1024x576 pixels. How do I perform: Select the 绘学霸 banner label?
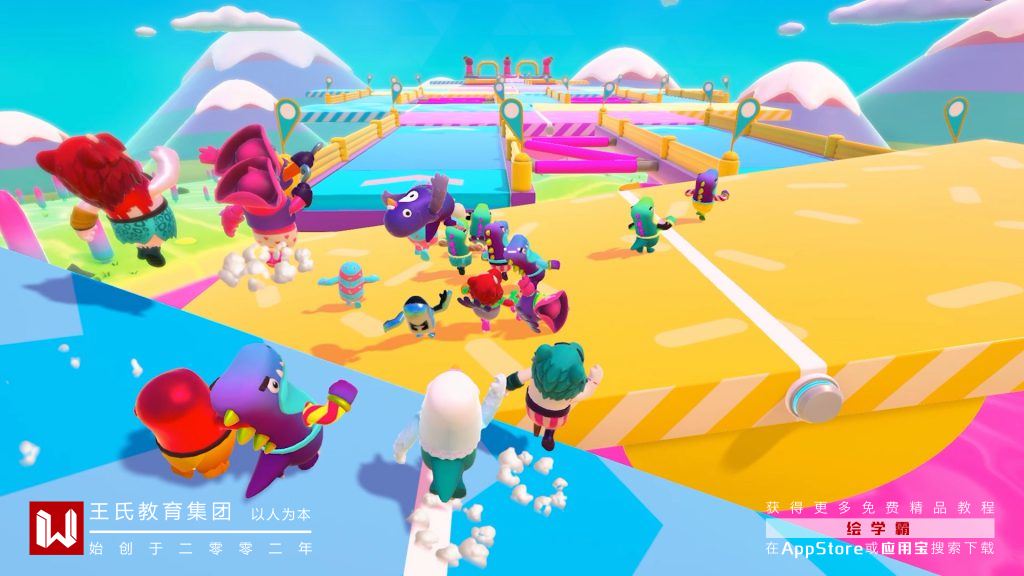[880, 528]
